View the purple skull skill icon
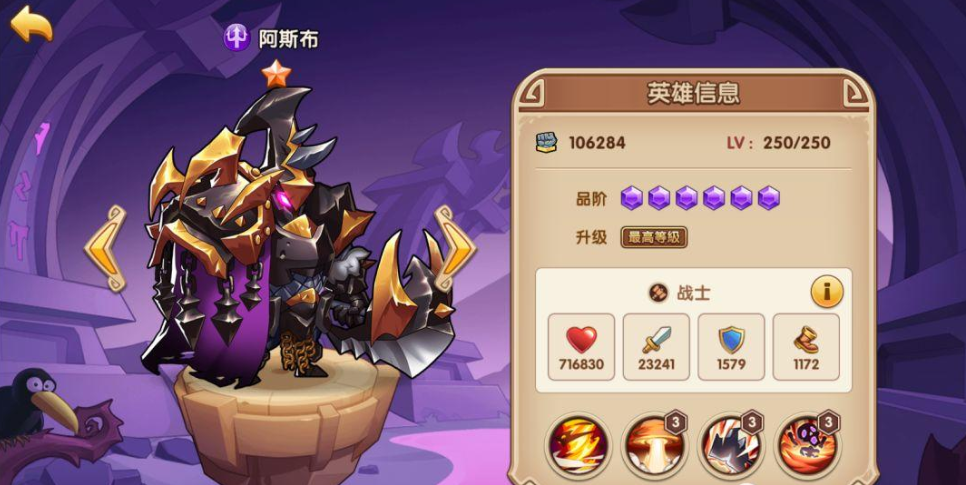Image resolution: width=966 pixels, height=485 pixels. pyautogui.click(x=806, y=446)
